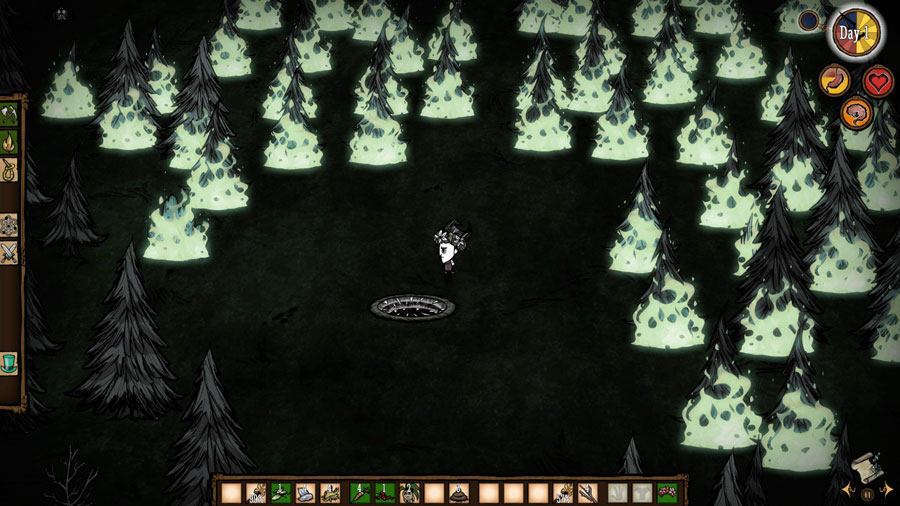Open the Fight crossed-swords crafting tab
The height and width of the screenshot is (506, 900).
coord(9,252)
